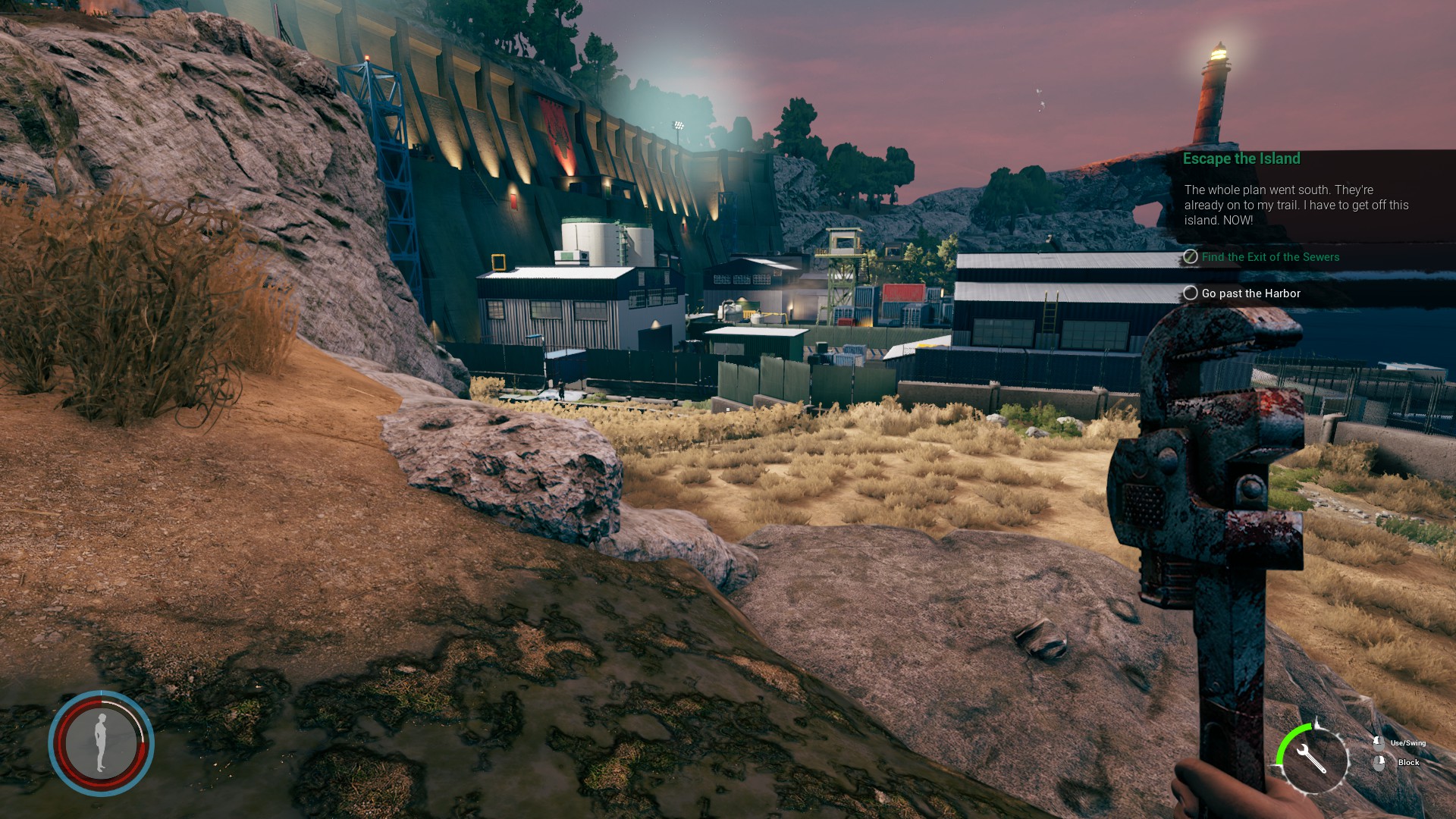Screen dimensions: 1456x819
Task: Open the Escape the Island quest title
Action: click(1241, 158)
